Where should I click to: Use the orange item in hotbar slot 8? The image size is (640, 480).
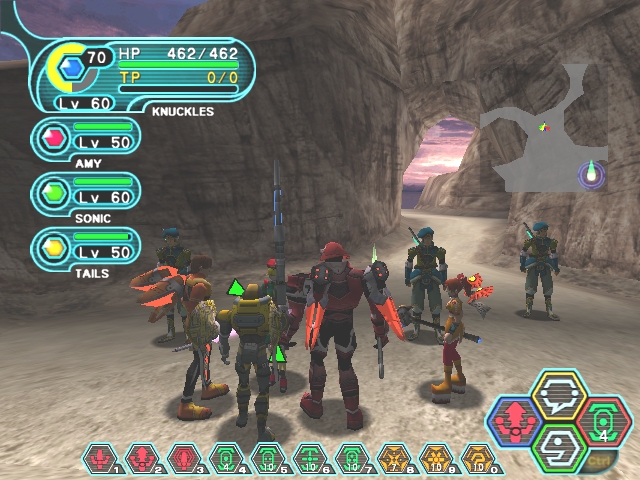point(393,459)
